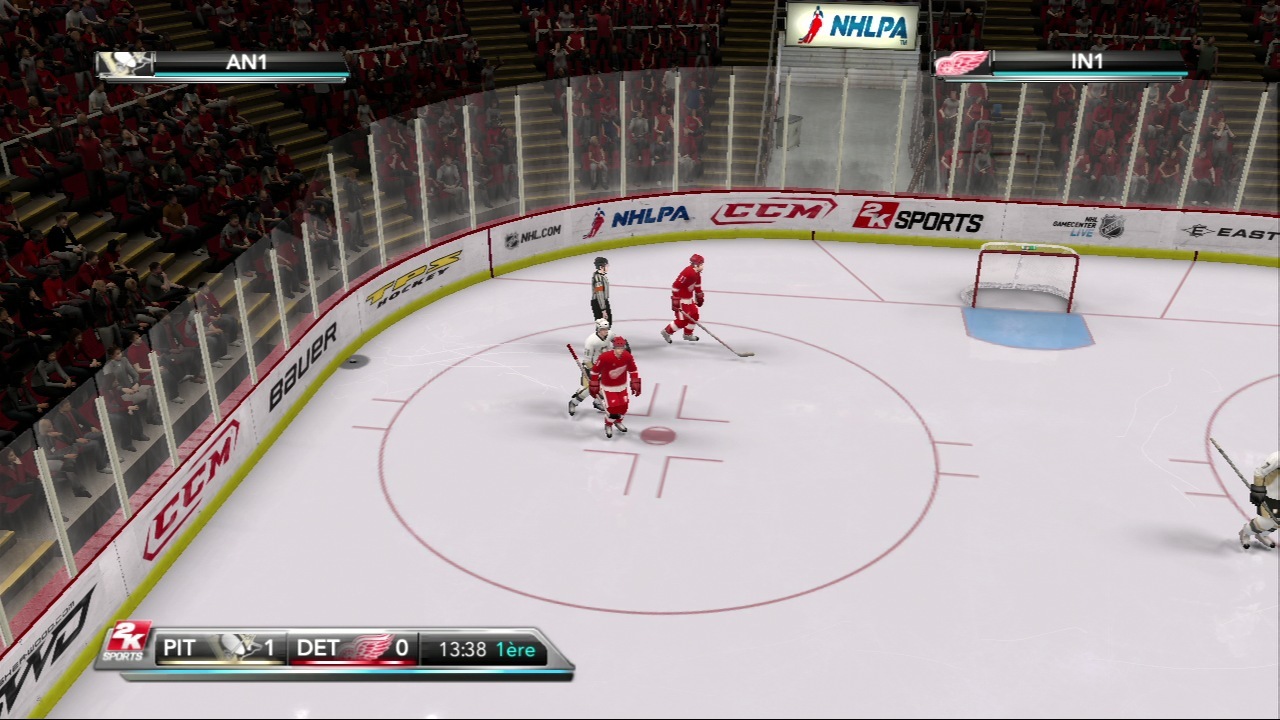Select the Penguins AN1 line panel
This screenshot has width=1280, height=720.
pyautogui.click(x=224, y=64)
